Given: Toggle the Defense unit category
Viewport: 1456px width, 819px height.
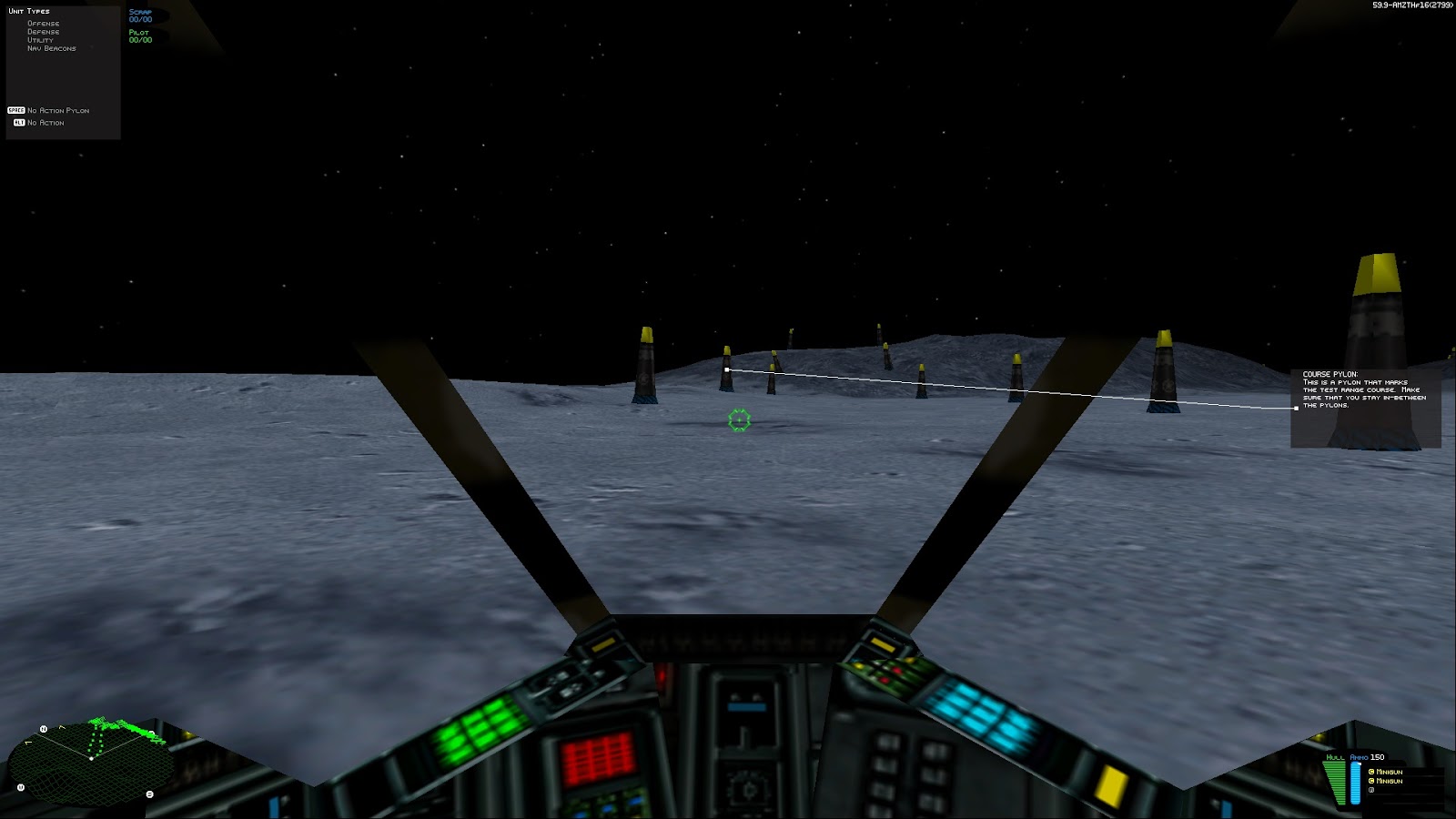Looking at the screenshot, I should coord(43,31).
